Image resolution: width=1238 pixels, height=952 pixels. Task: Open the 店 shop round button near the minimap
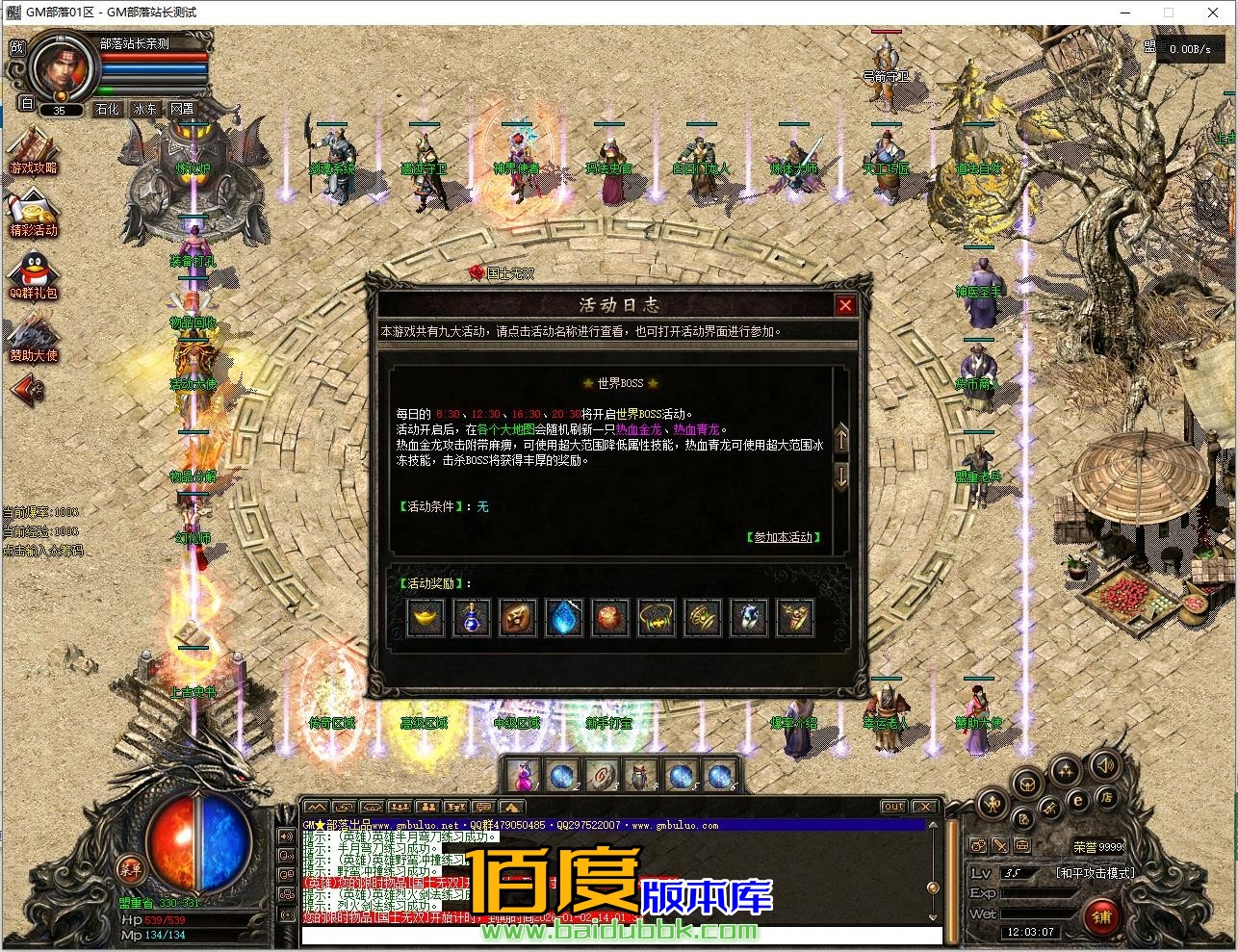point(1106,799)
